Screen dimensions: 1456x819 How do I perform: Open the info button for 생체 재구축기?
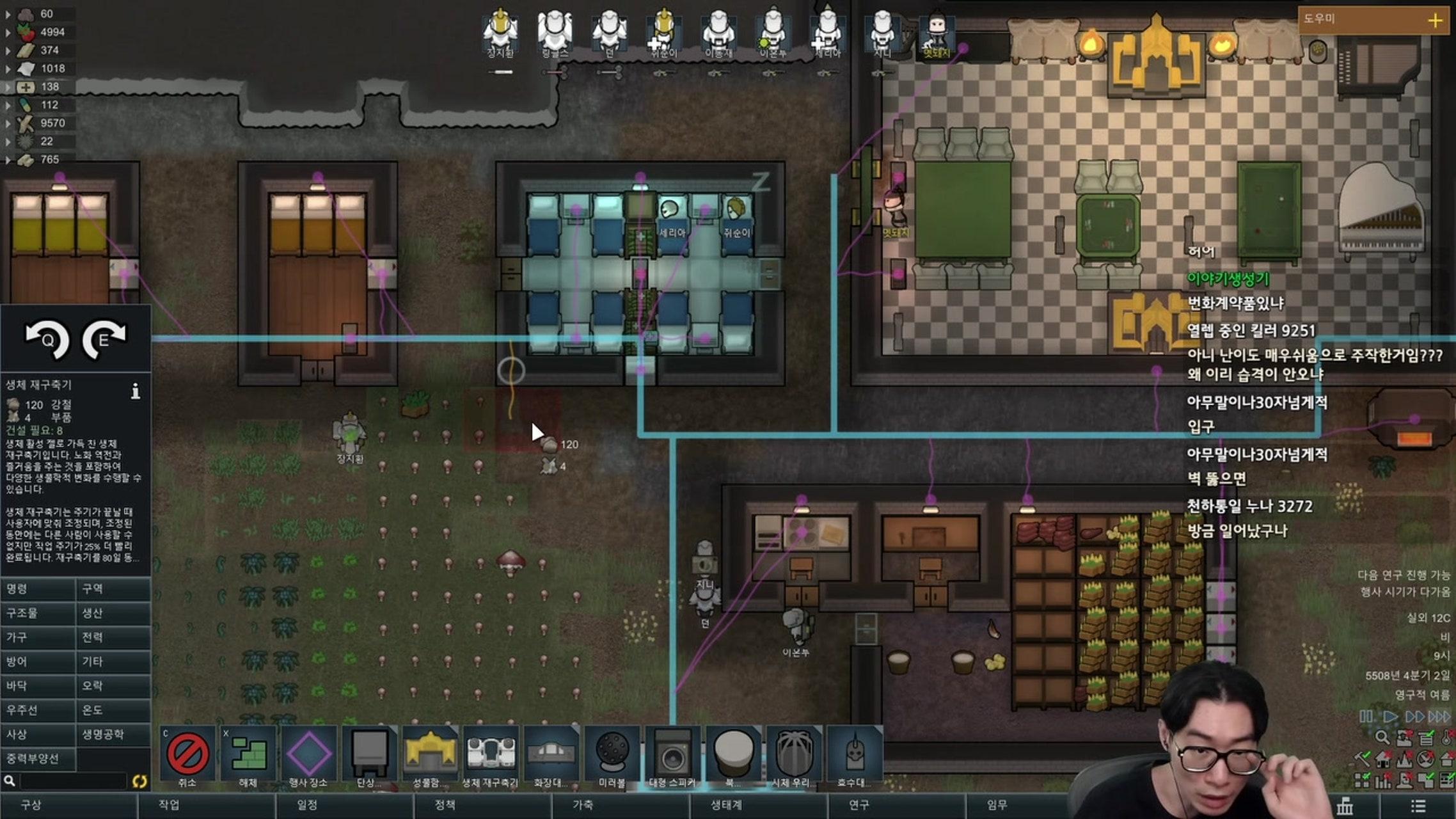pyautogui.click(x=136, y=391)
